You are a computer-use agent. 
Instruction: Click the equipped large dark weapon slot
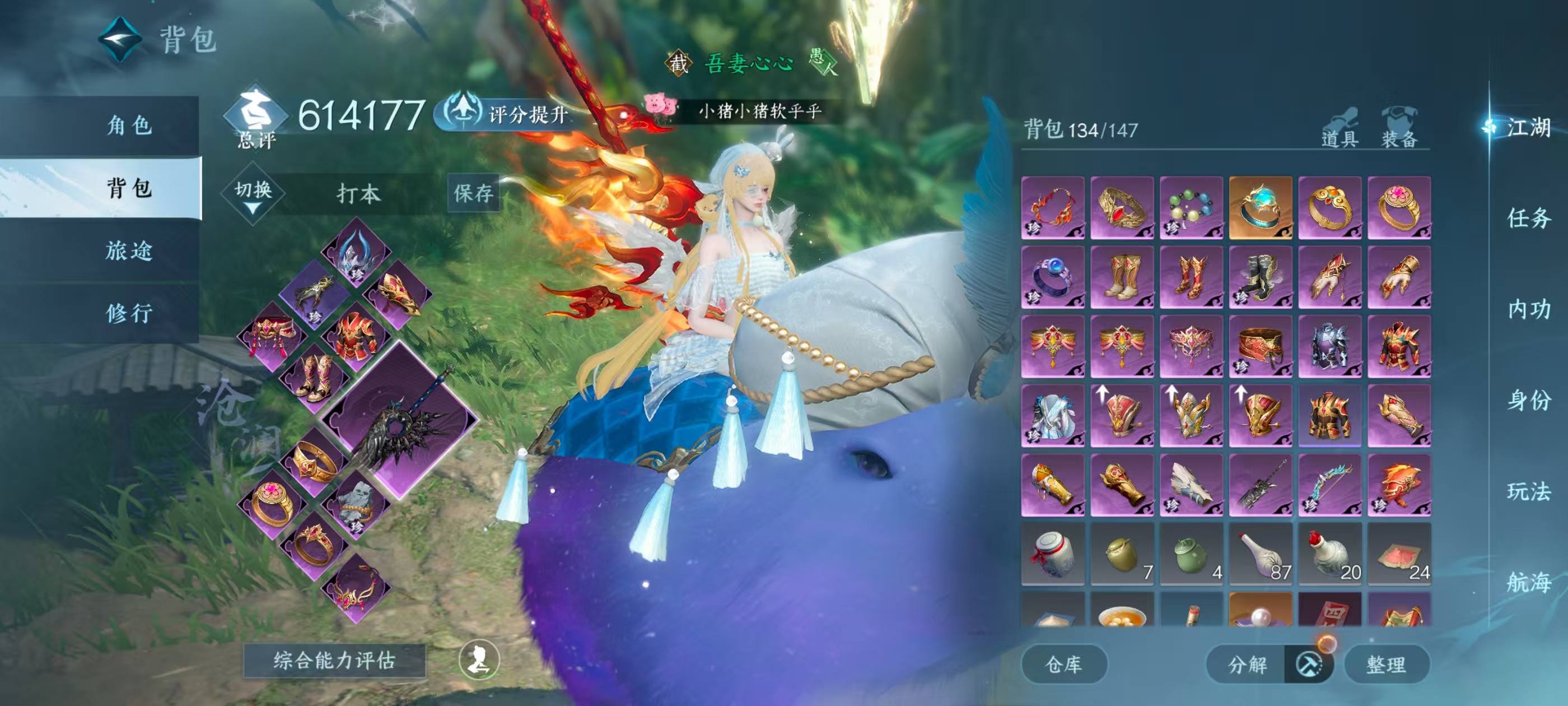(x=399, y=421)
